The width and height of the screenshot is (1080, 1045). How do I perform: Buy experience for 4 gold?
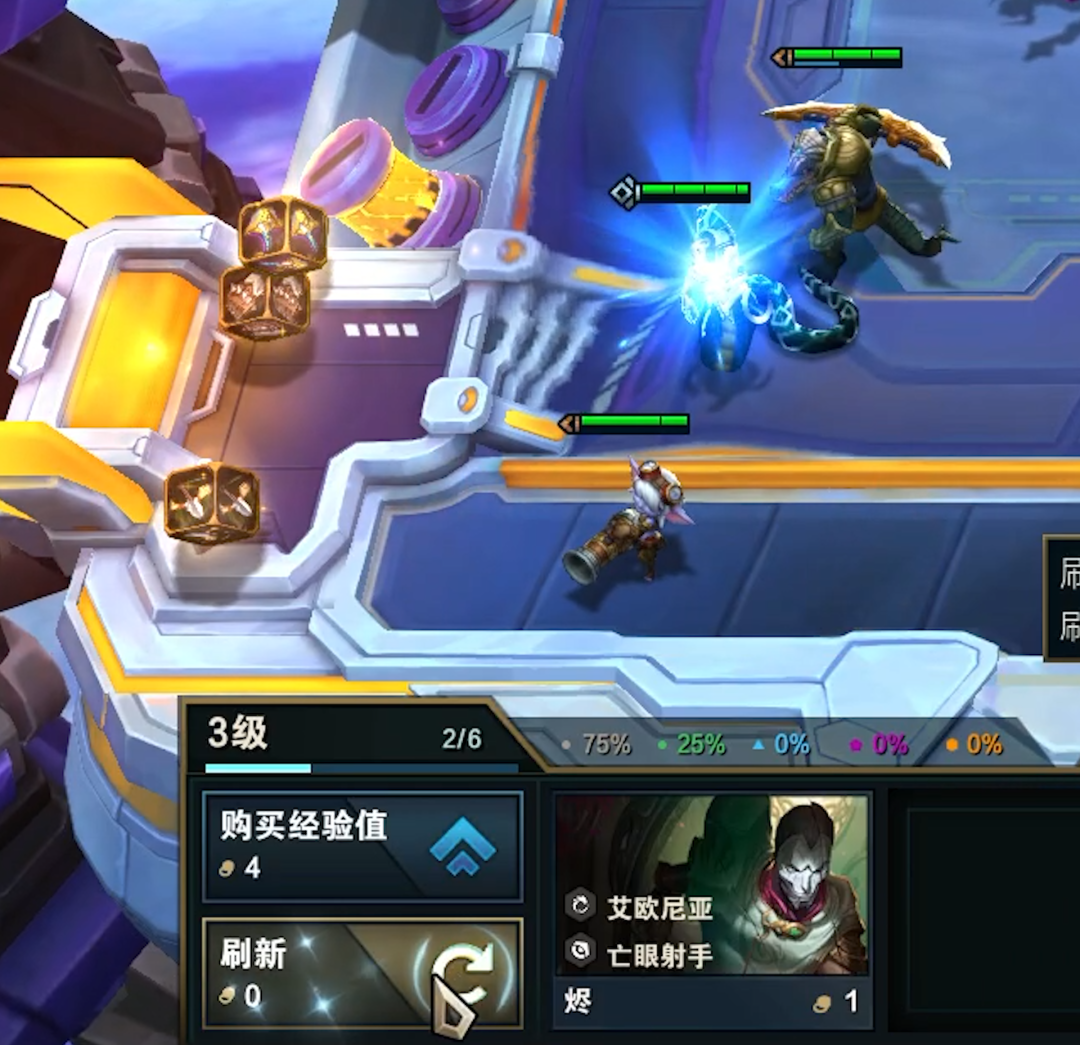(362, 846)
